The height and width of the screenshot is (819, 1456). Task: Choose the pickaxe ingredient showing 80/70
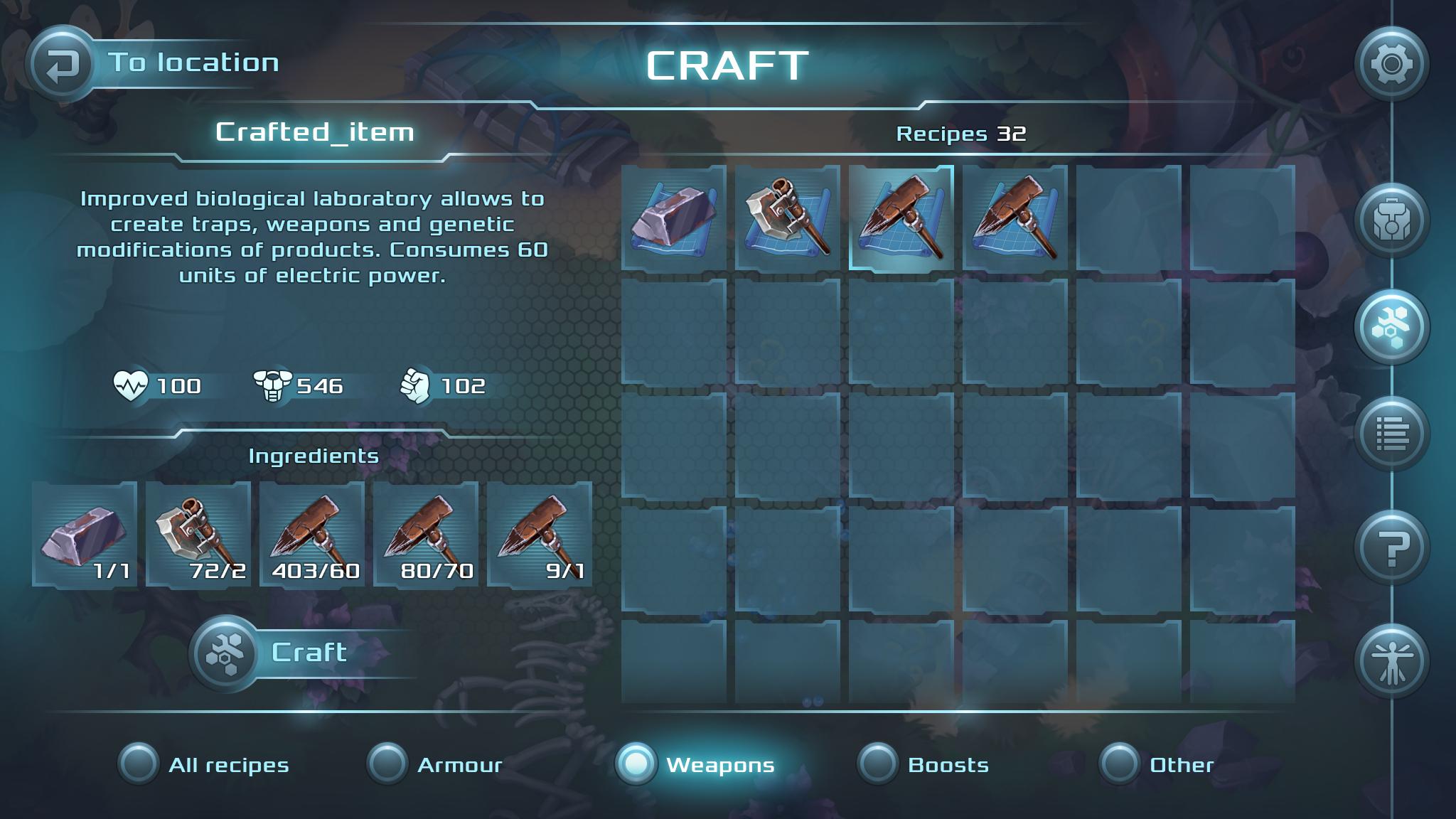point(426,534)
